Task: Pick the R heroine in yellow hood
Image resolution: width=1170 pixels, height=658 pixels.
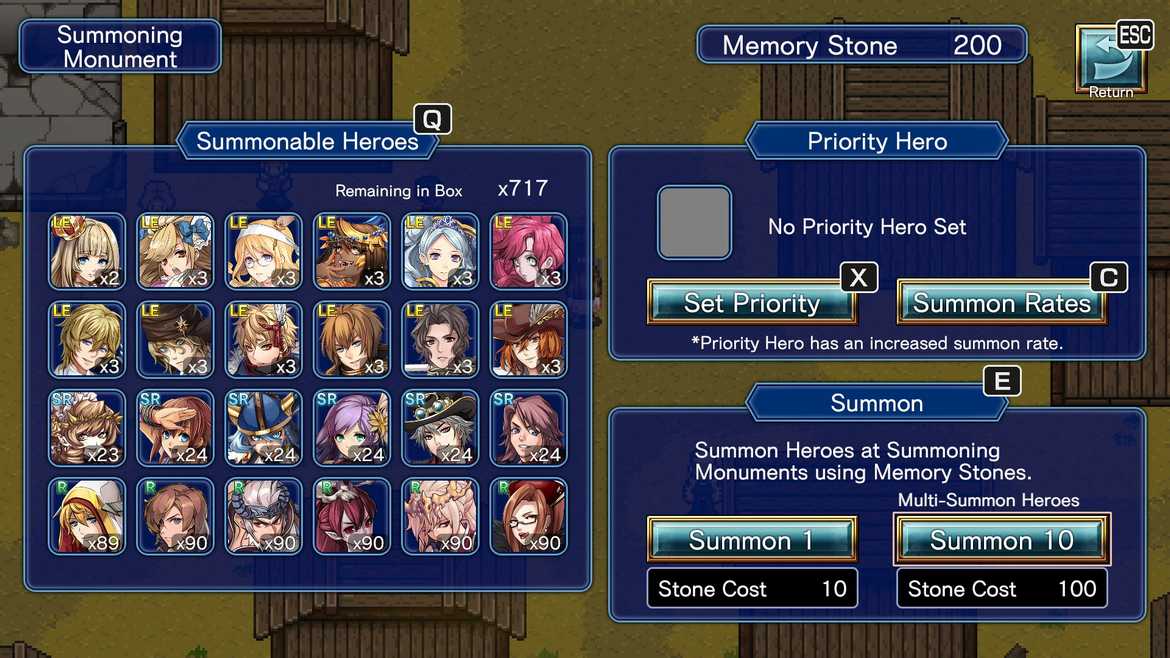Action: [x=87, y=515]
